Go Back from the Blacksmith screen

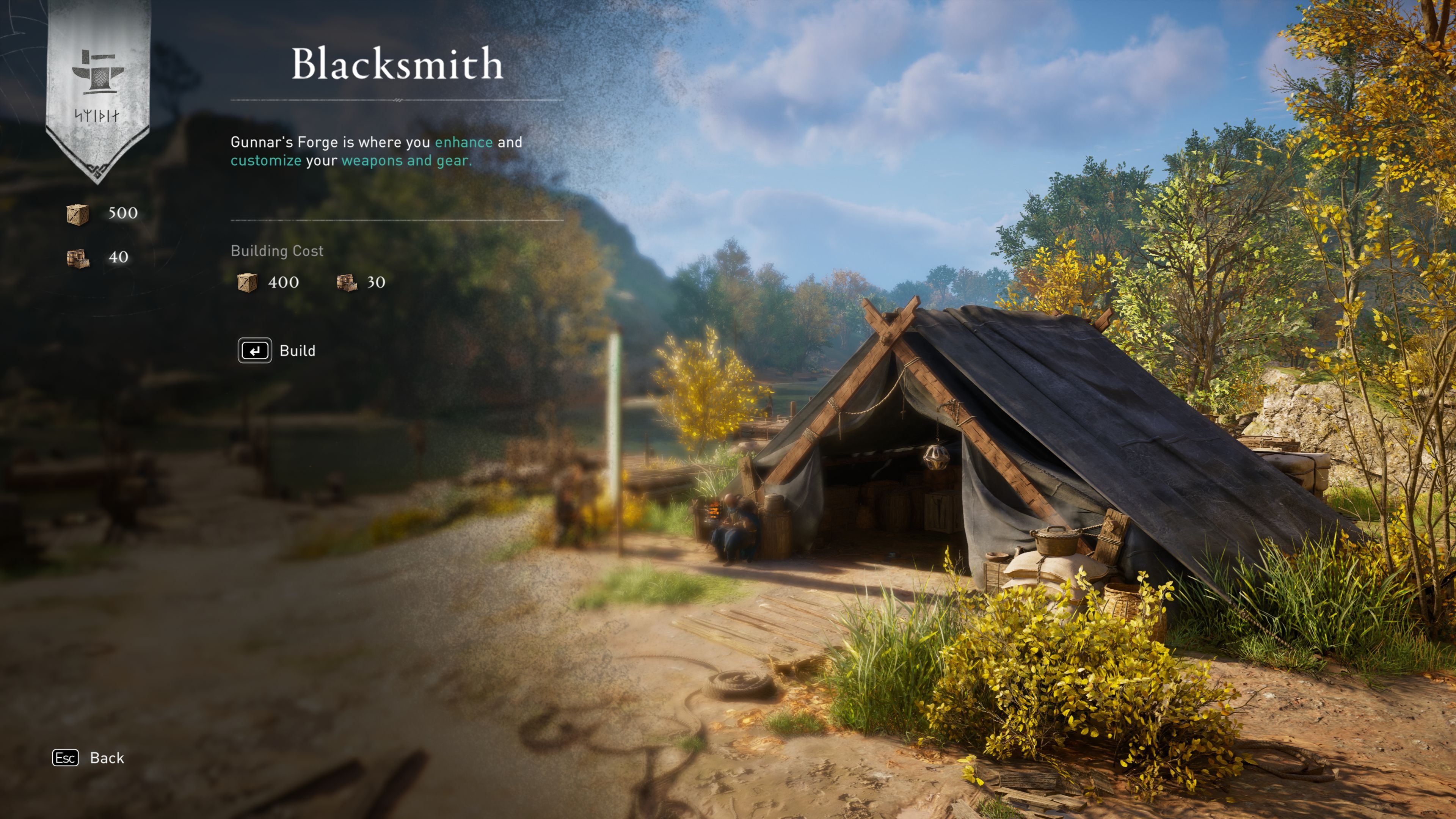click(x=88, y=758)
